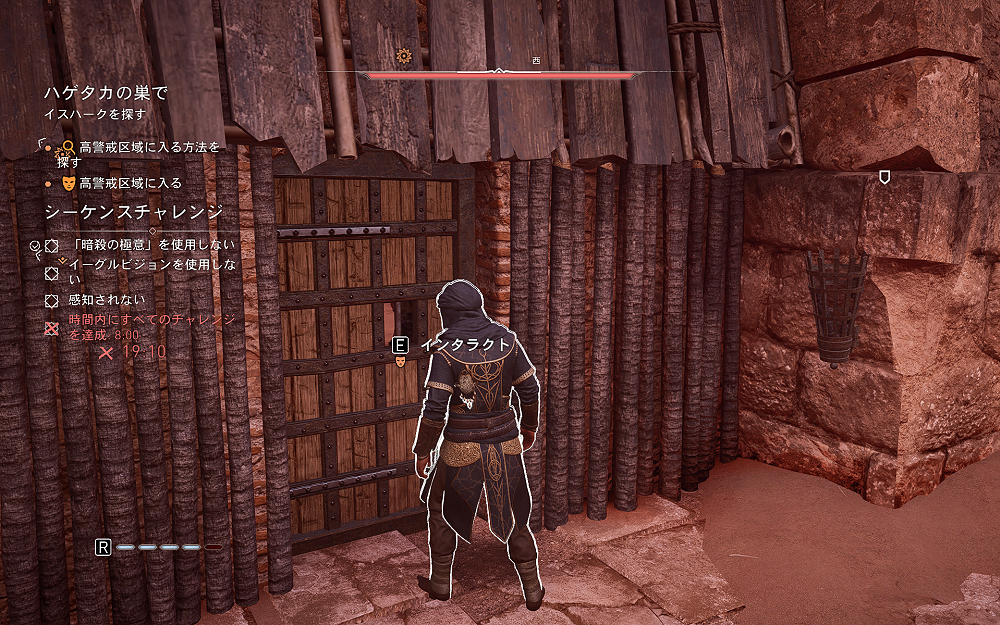Select the ハゲタカの巣で quest title
This screenshot has height=625, width=1000.
[105, 93]
